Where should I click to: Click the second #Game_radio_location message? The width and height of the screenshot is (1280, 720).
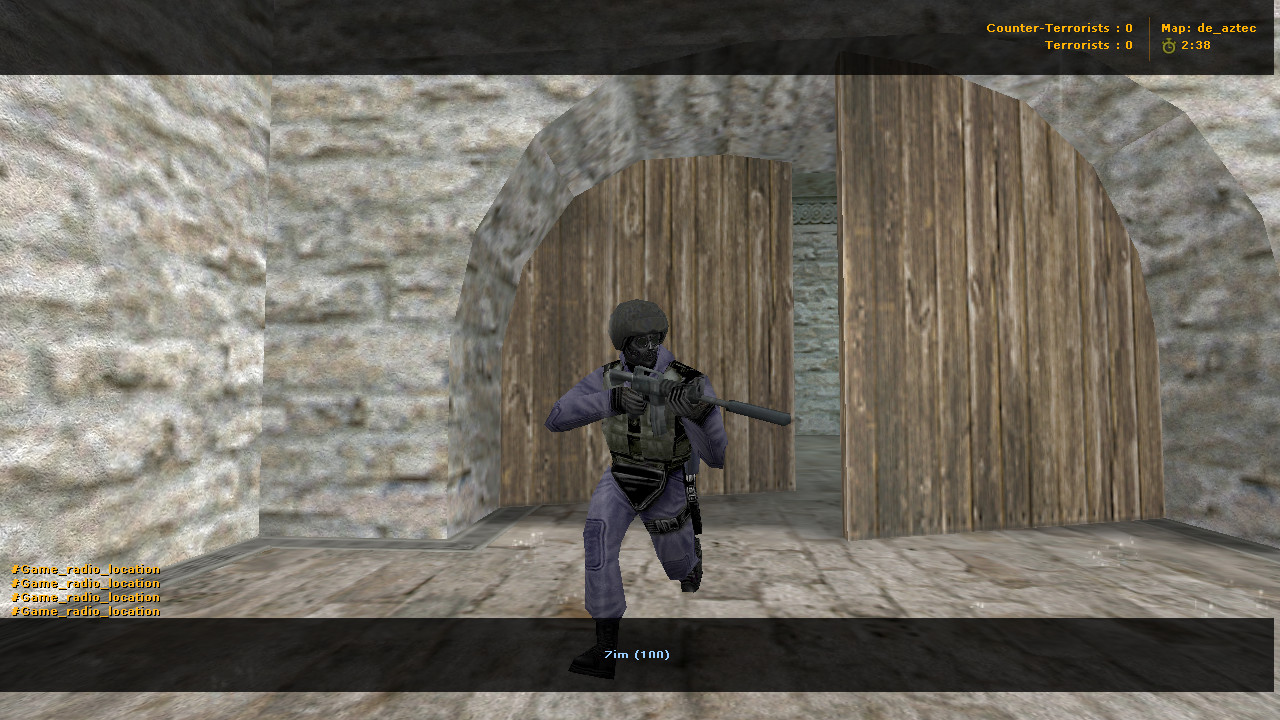coord(84,582)
